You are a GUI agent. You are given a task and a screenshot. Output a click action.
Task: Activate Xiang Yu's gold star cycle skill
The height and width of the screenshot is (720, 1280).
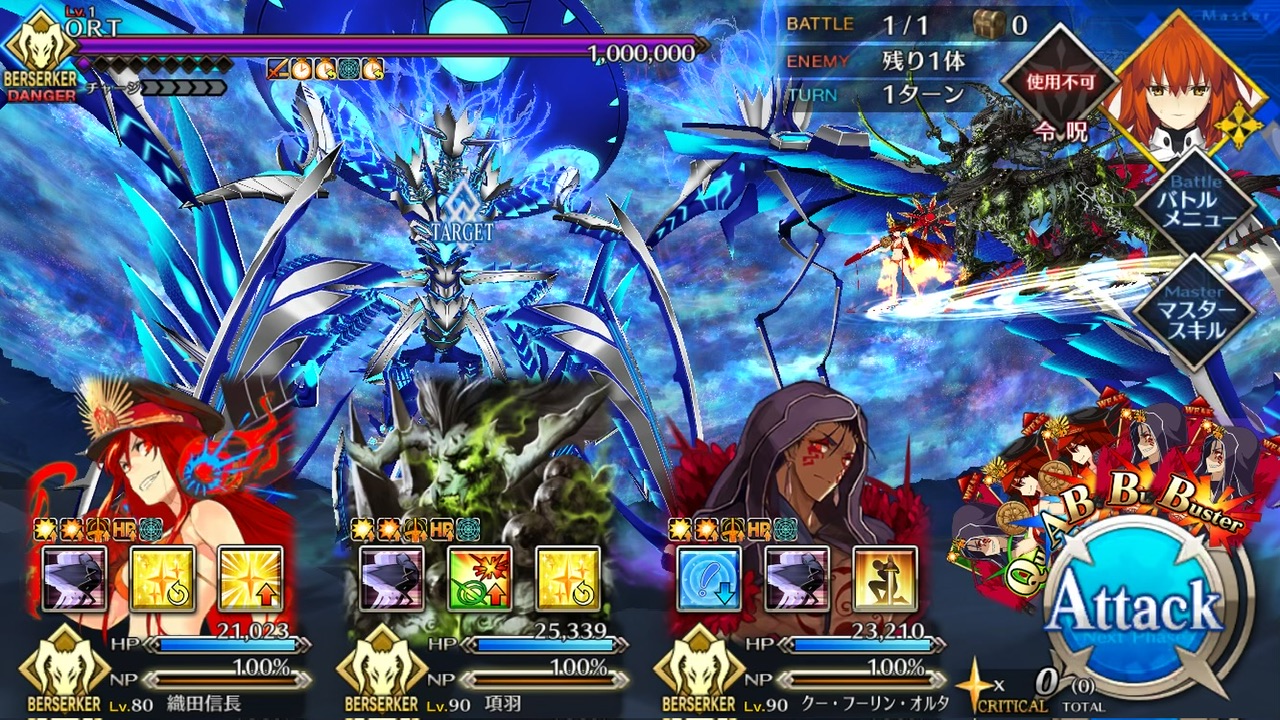coord(568,579)
